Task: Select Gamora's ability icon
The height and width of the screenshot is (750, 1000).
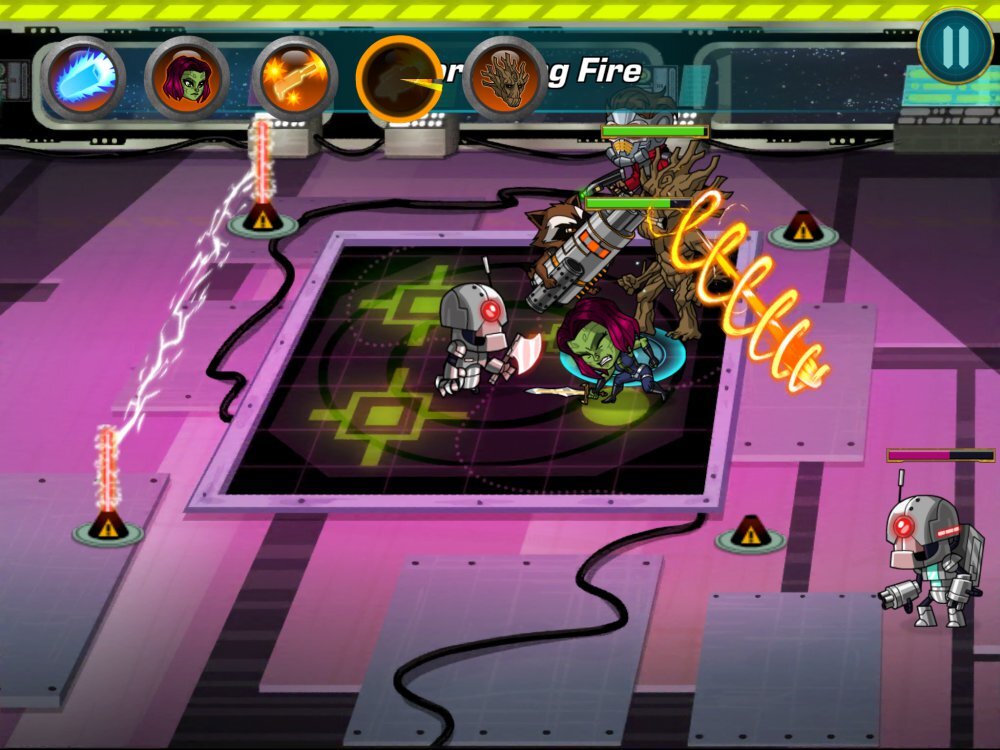Action: pyautogui.click(x=187, y=78)
